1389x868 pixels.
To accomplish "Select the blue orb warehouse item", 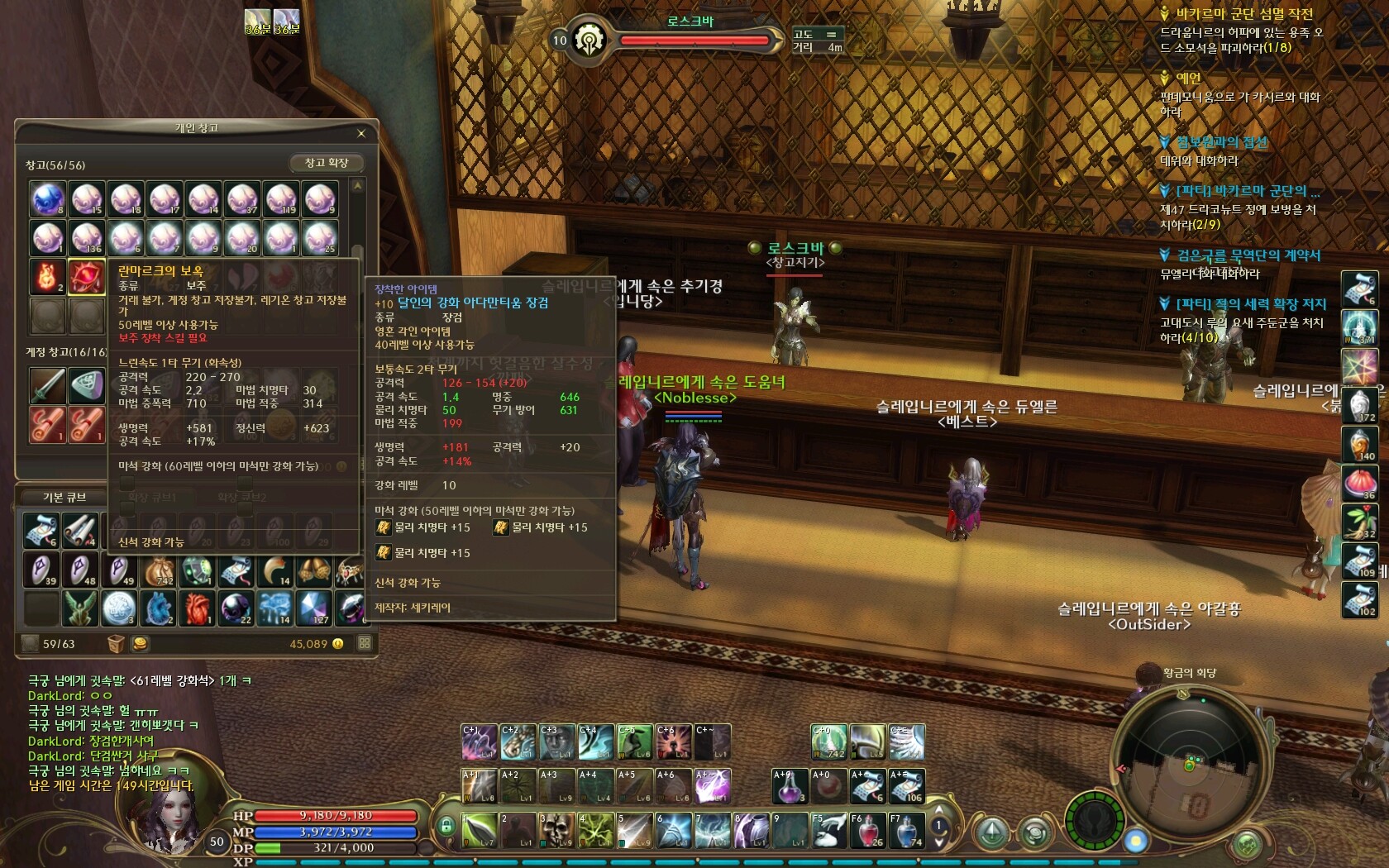I will pyautogui.click(x=48, y=199).
